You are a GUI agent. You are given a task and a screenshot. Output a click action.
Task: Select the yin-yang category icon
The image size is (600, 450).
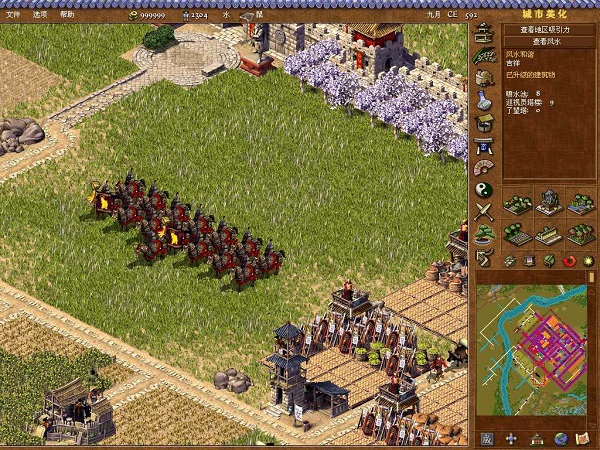click(484, 188)
